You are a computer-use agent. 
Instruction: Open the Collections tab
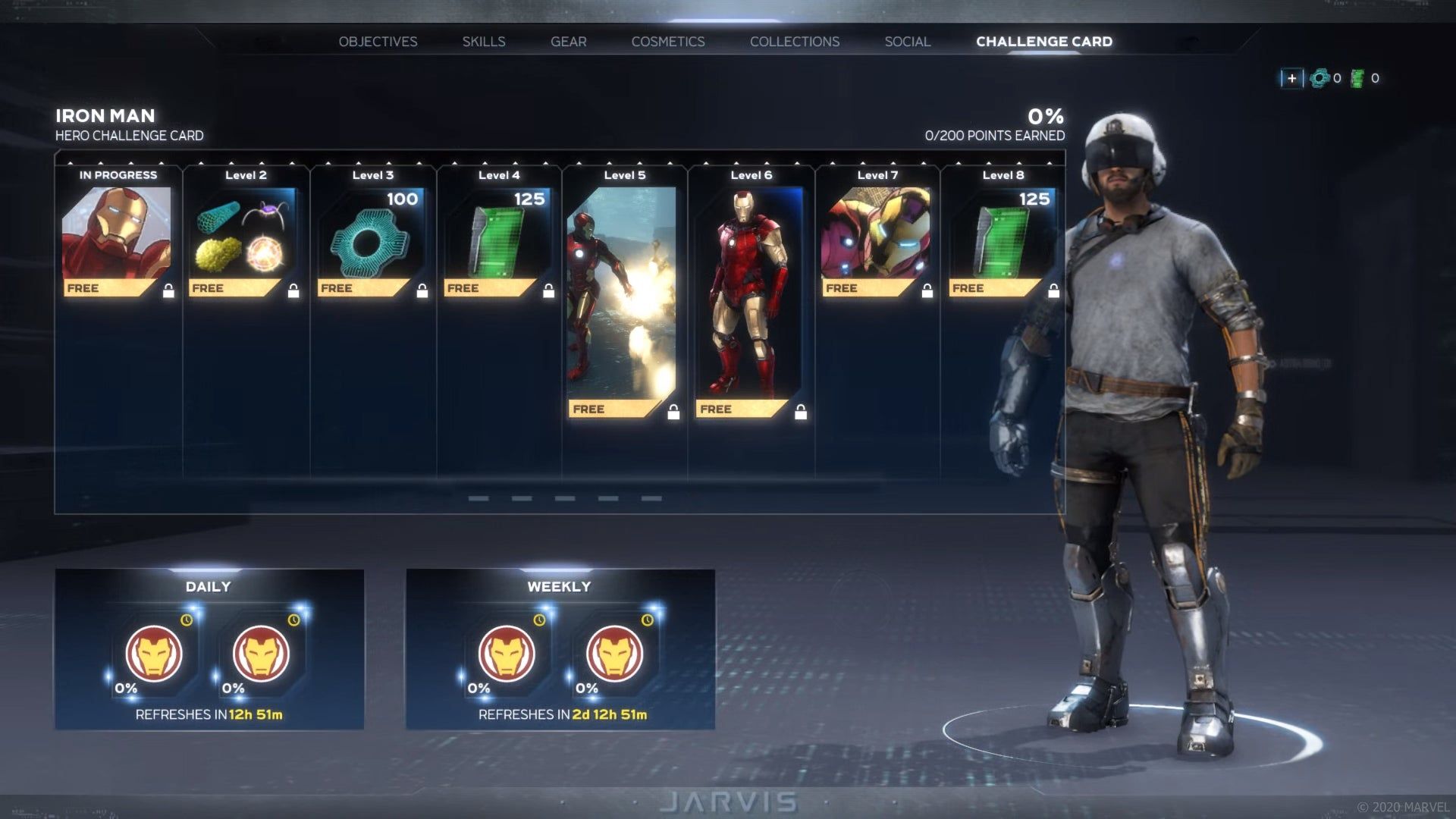point(795,42)
